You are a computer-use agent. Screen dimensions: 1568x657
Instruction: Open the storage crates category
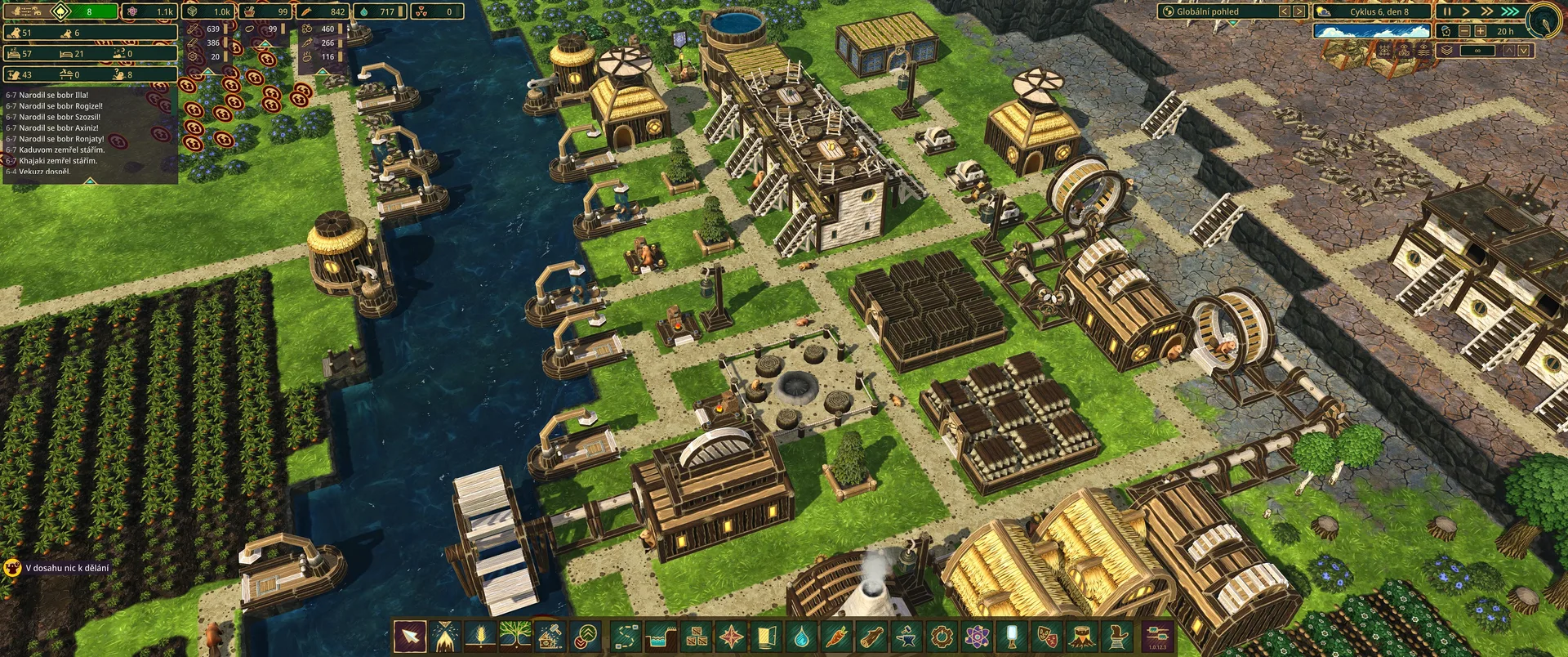tap(697, 636)
